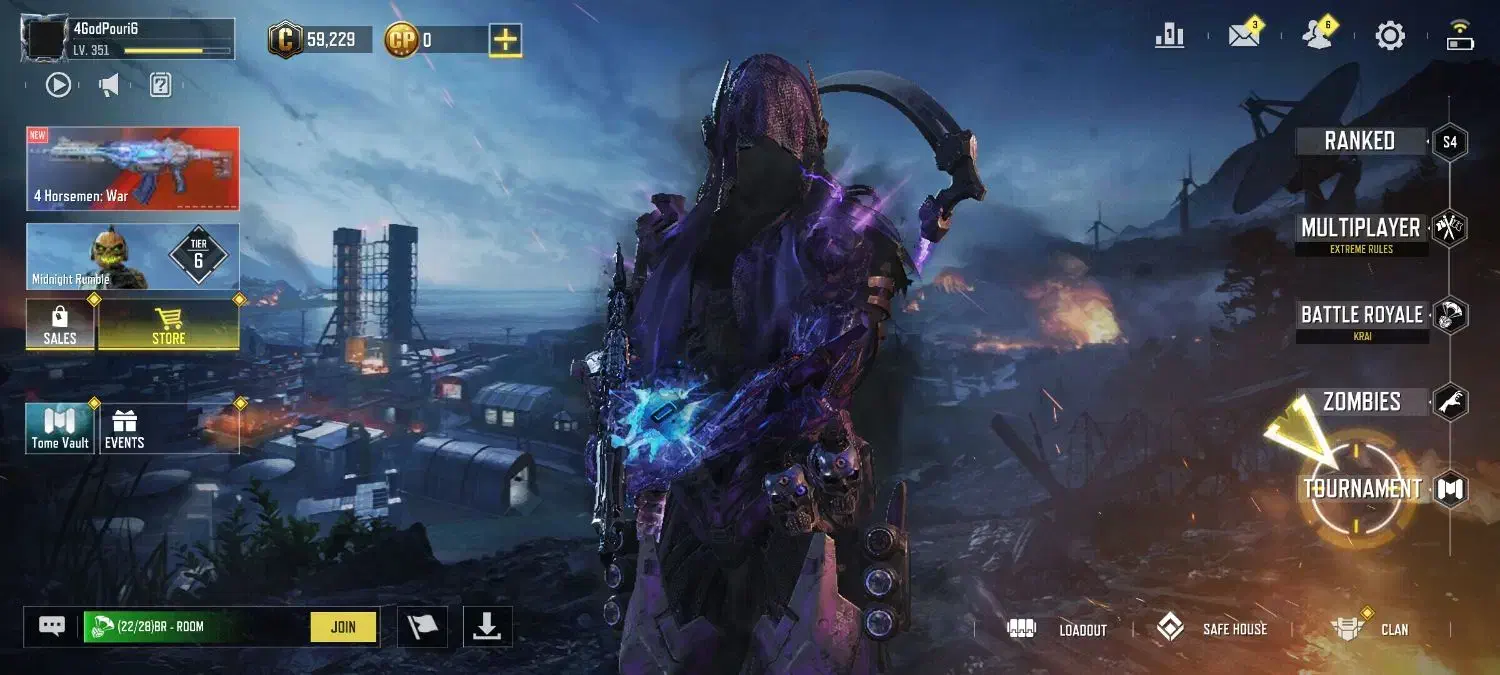The height and width of the screenshot is (675, 1500).
Task: Choose Battle Royale mode
Action: [x=1361, y=316]
